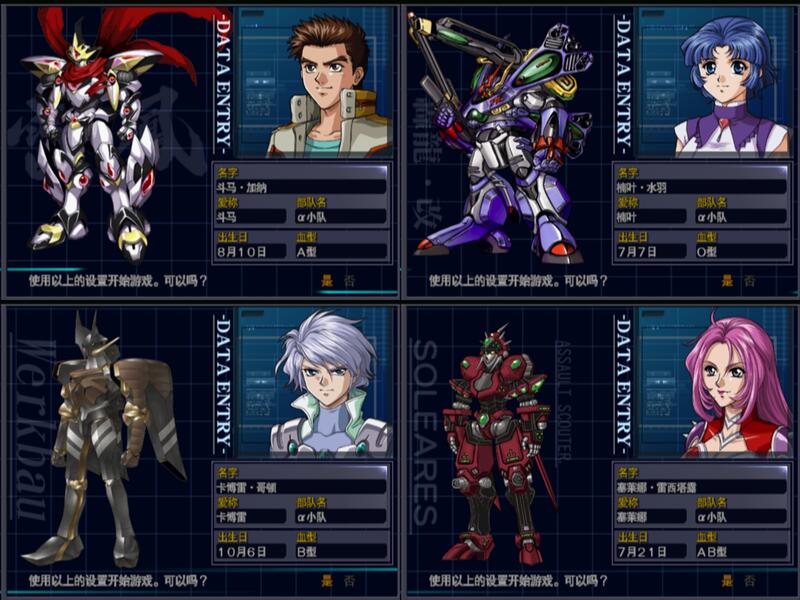Choose 是 to confirm 斗马·加纳's settings
800x600 pixels.
[326, 280]
